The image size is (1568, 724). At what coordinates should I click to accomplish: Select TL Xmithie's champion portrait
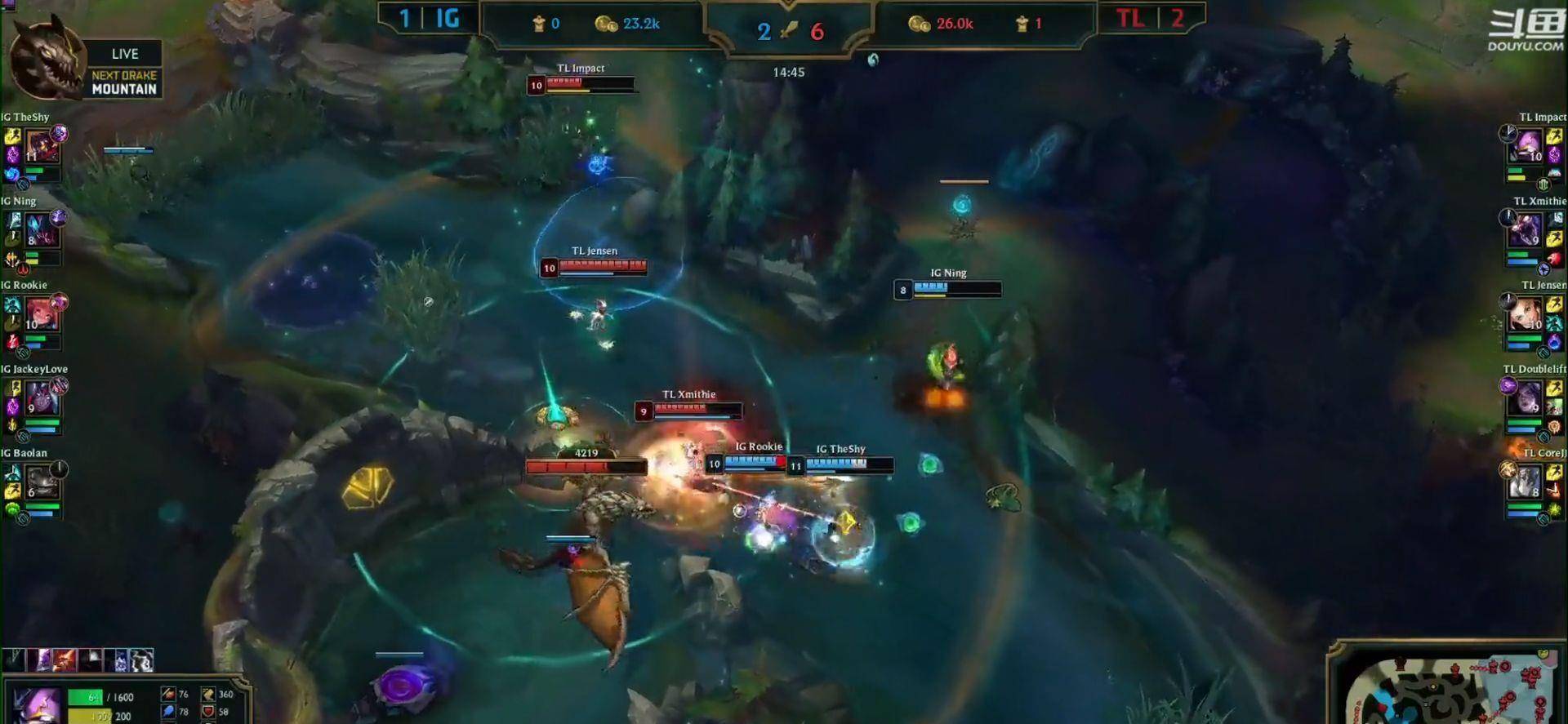click(x=1526, y=232)
